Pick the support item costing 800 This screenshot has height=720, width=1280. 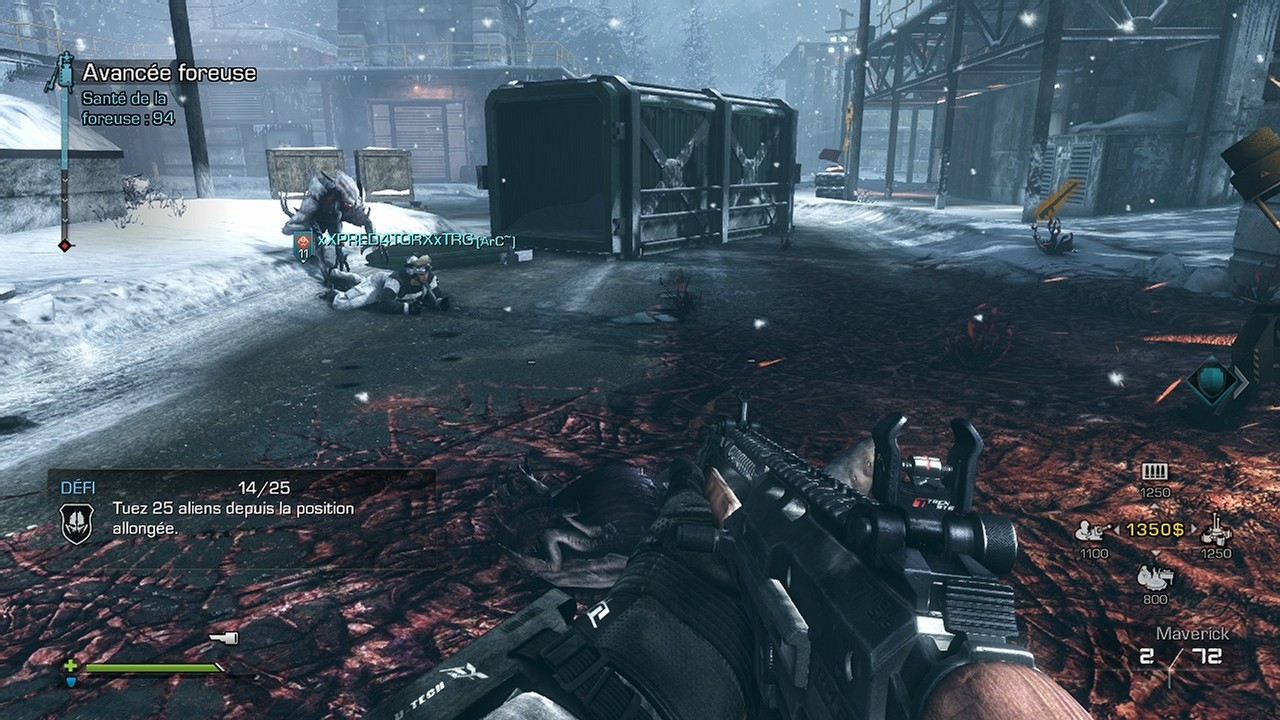[1154, 577]
